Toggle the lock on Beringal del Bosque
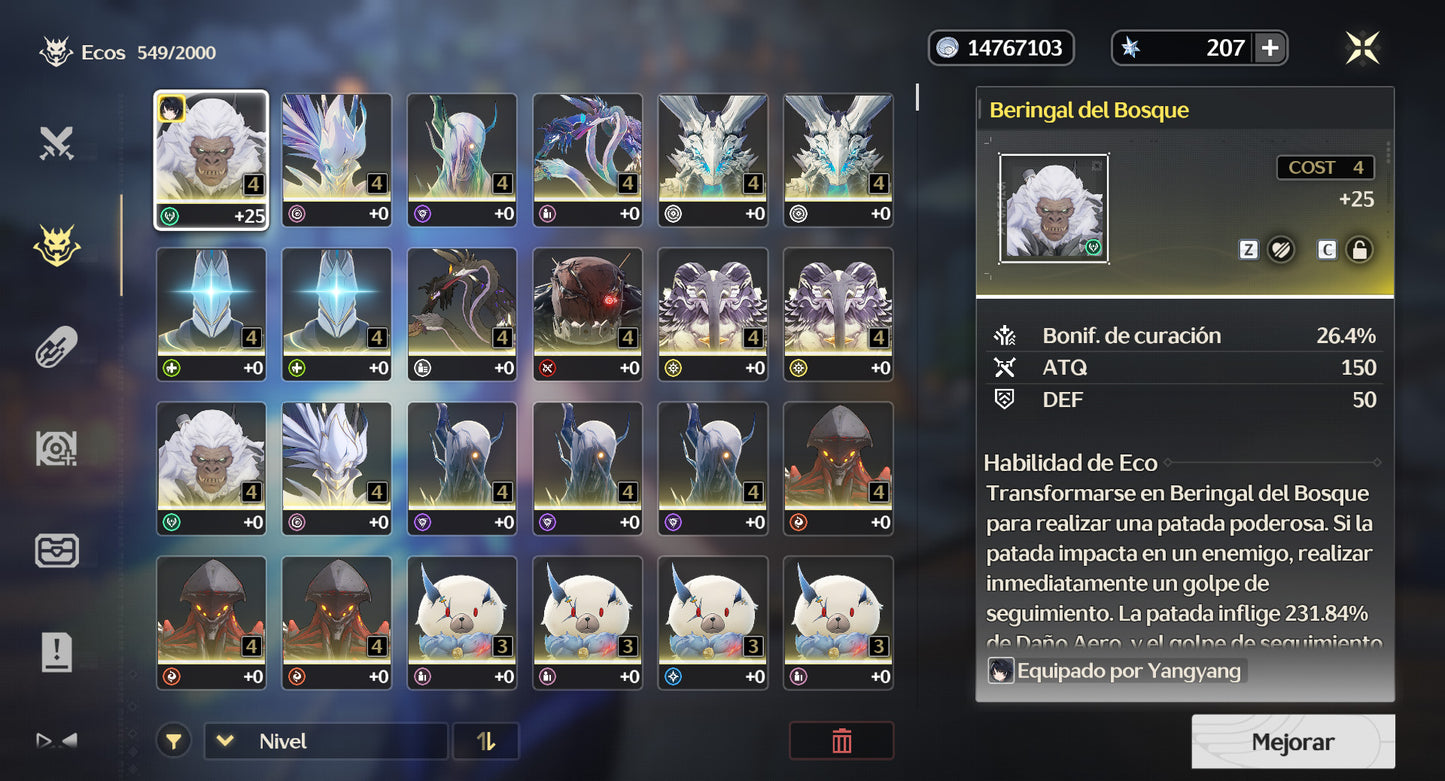 [1357, 250]
